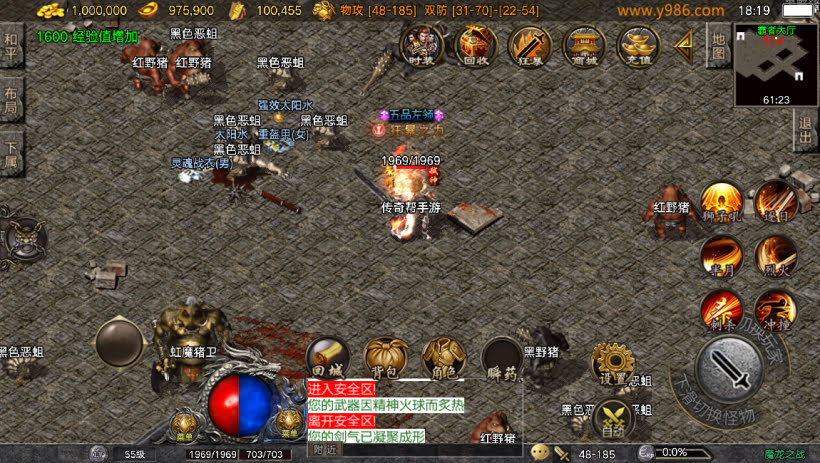Trigger the 冲撞 charge skill
The height and width of the screenshot is (463, 820).
(775, 309)
